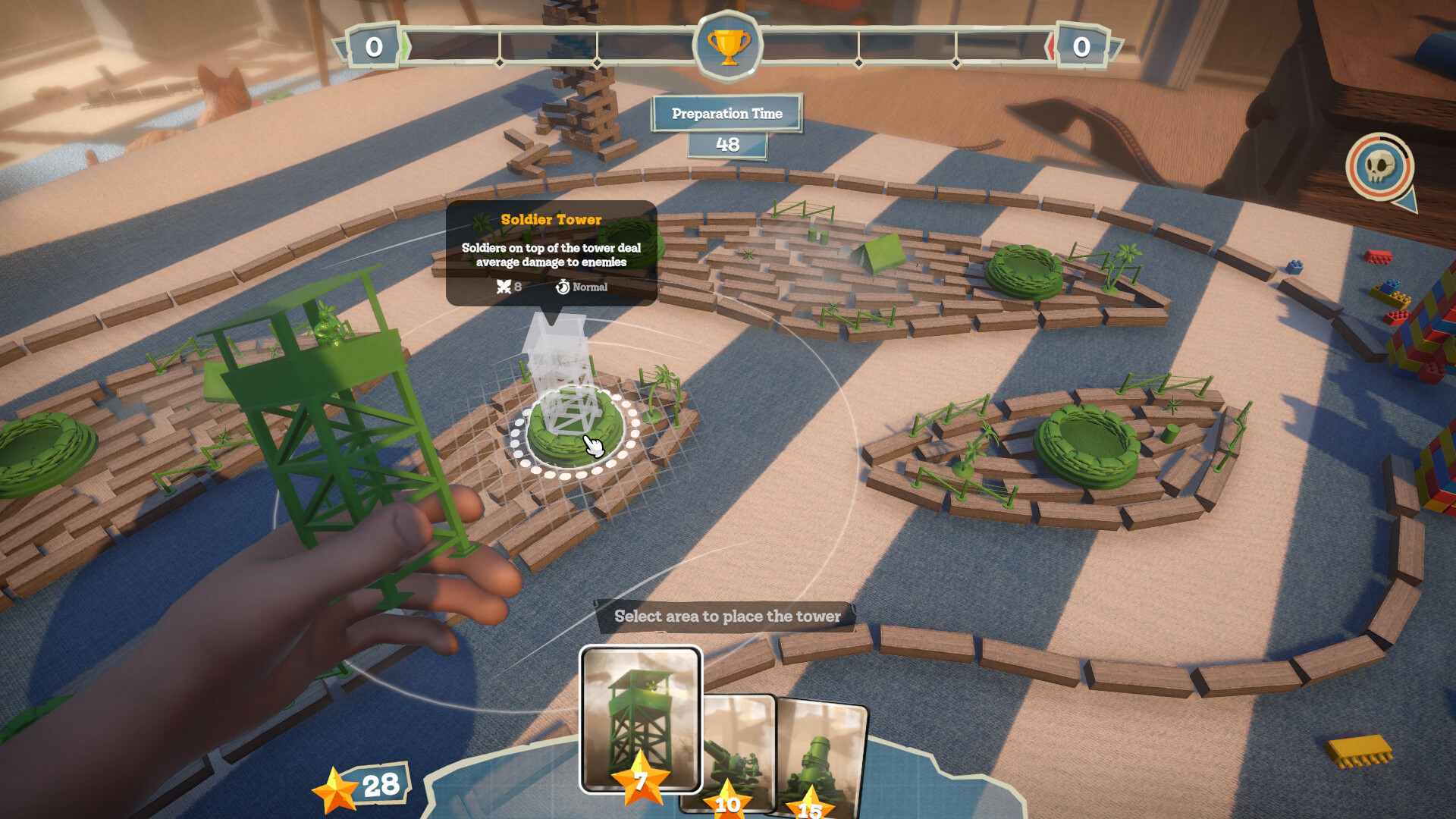Click the stopwatch Normal speed icon
The height and width of the screenshot is (819, 1456).
click(562, 287)
